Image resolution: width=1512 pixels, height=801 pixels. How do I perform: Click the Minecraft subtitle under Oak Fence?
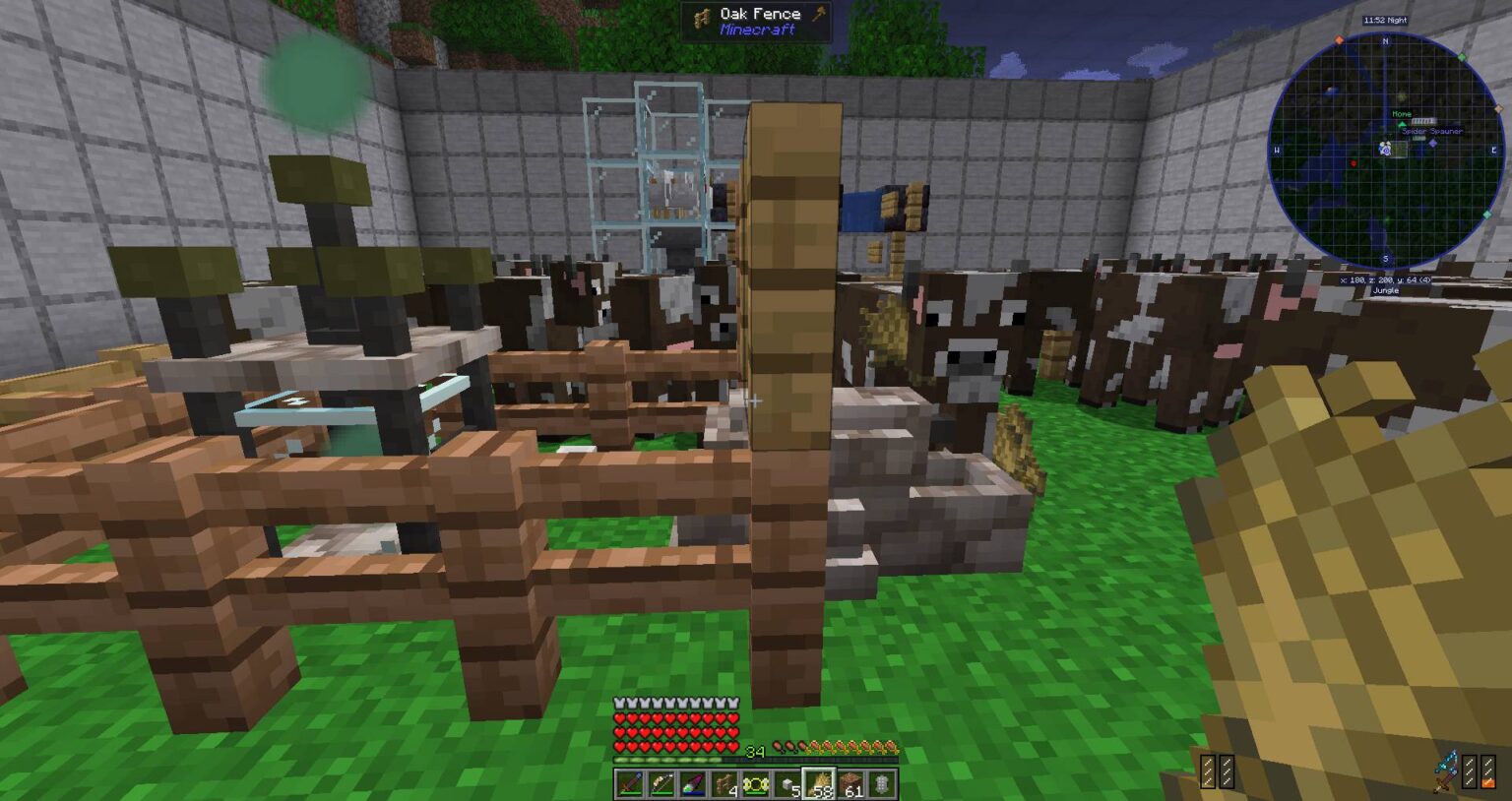(x=760, y=31)
